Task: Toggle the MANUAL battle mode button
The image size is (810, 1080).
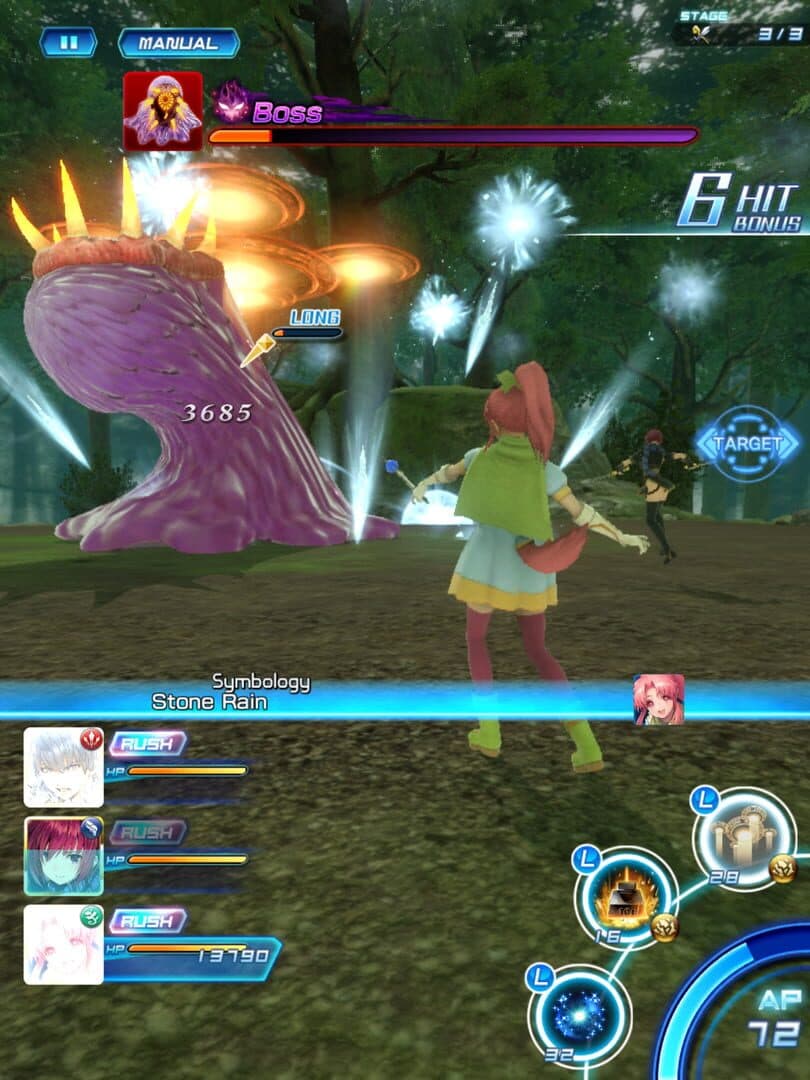Action: [178, 43]
